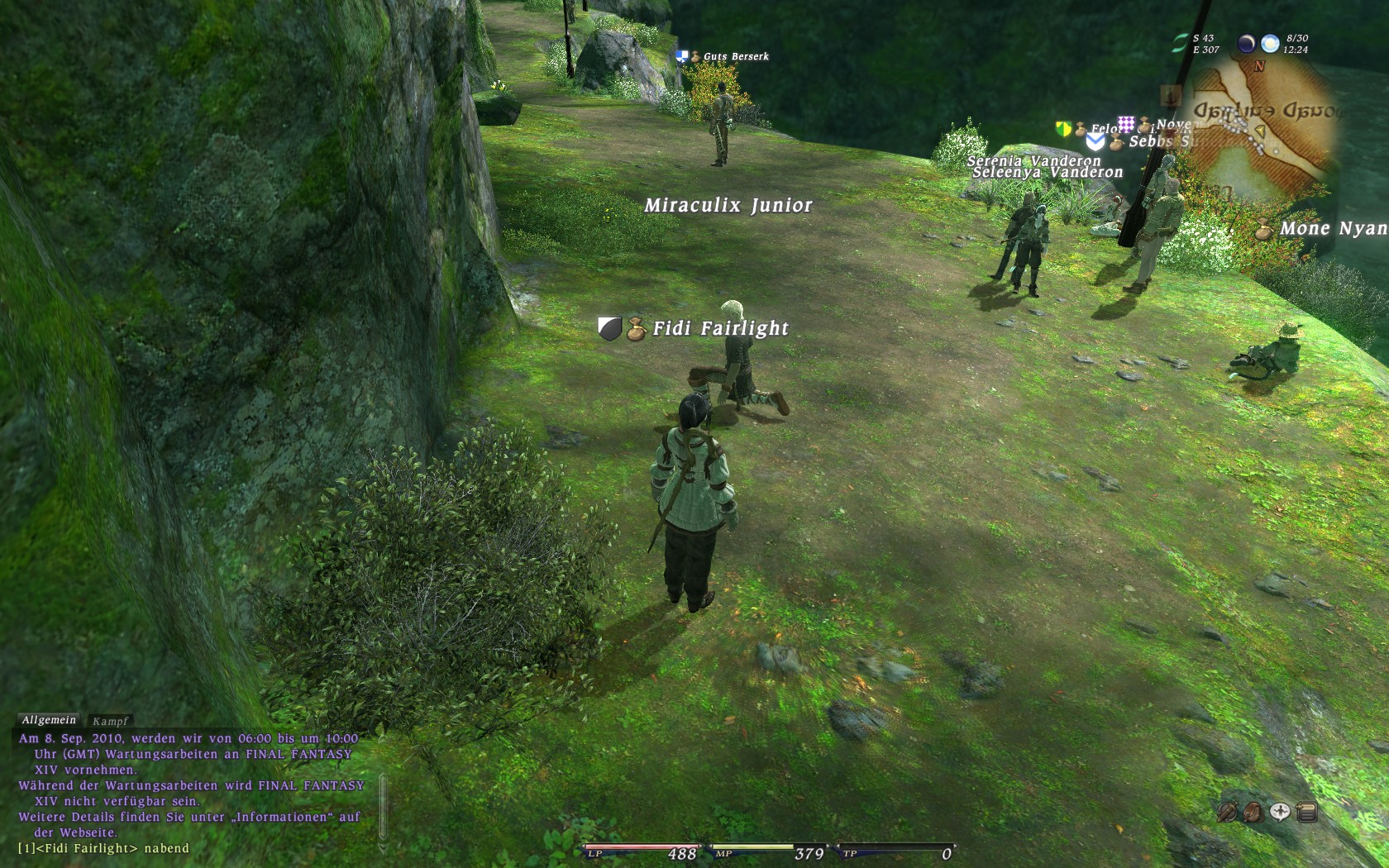The width and height of the screenshot is (1389, 868).
Task: Open the Kampf chat tab
Action: tap(111, 721)
